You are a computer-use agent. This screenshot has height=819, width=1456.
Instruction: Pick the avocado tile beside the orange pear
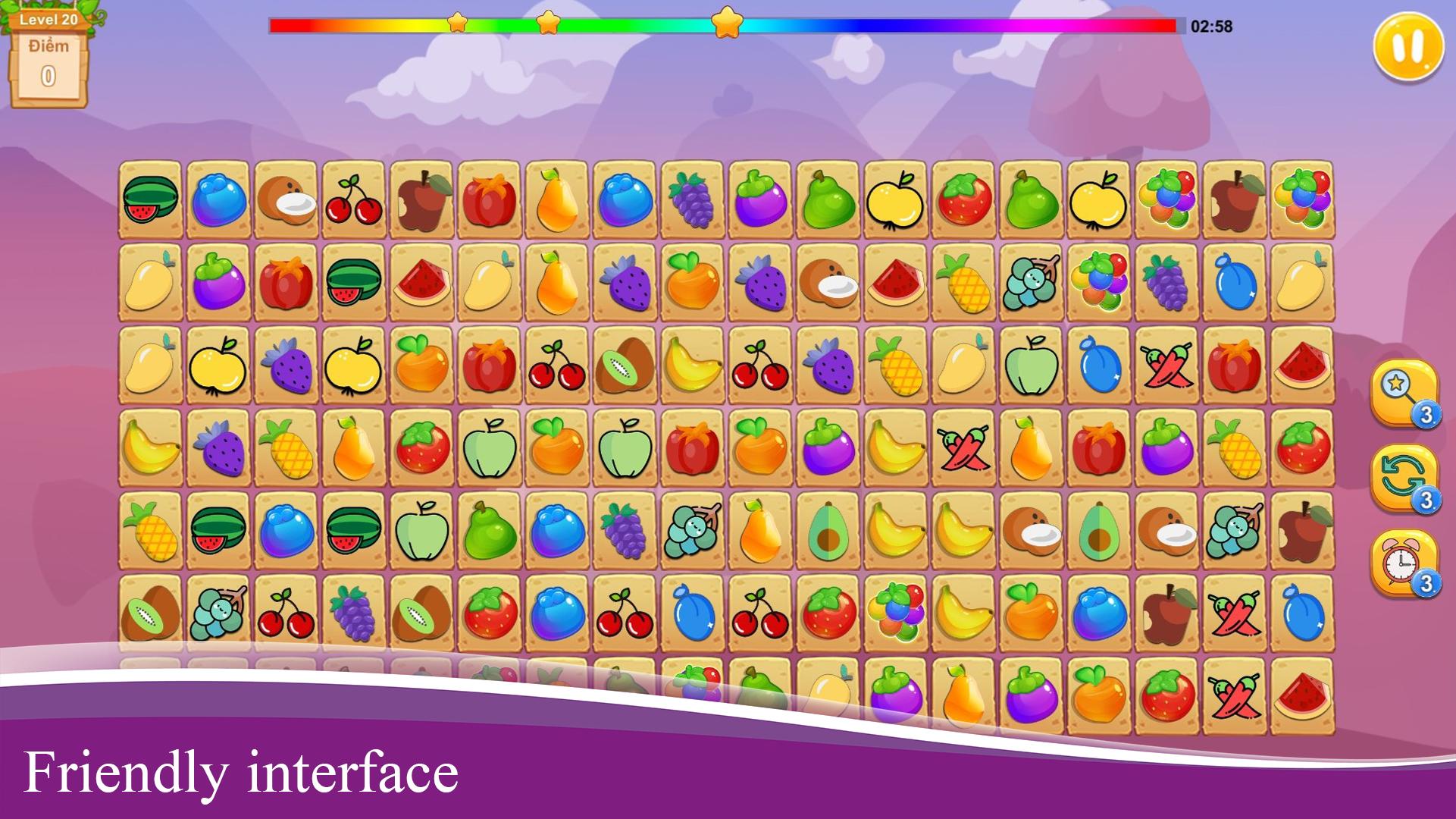click(x=828, y=530)
